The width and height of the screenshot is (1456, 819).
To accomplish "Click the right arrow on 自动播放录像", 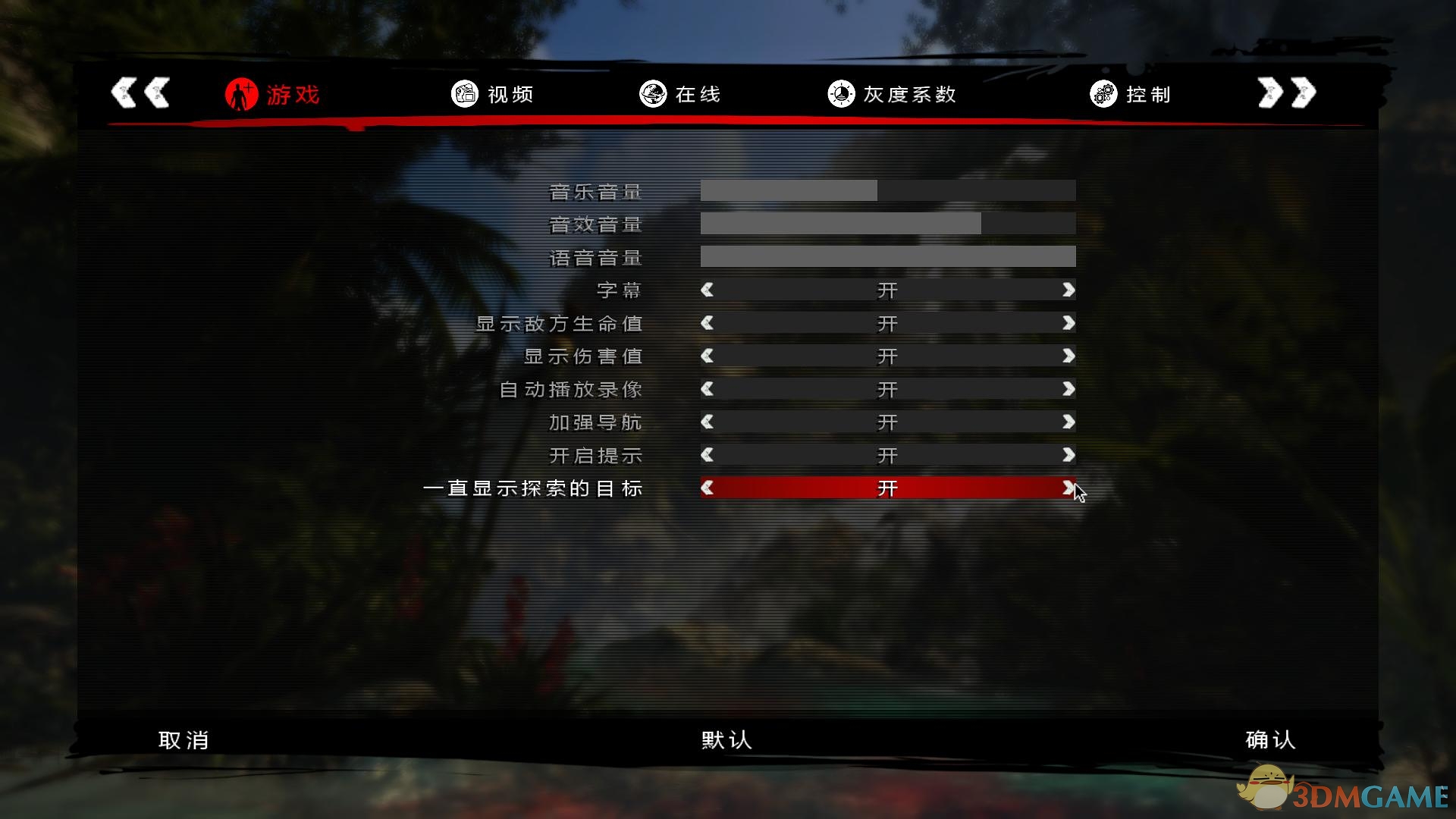I will [1068, 389].
